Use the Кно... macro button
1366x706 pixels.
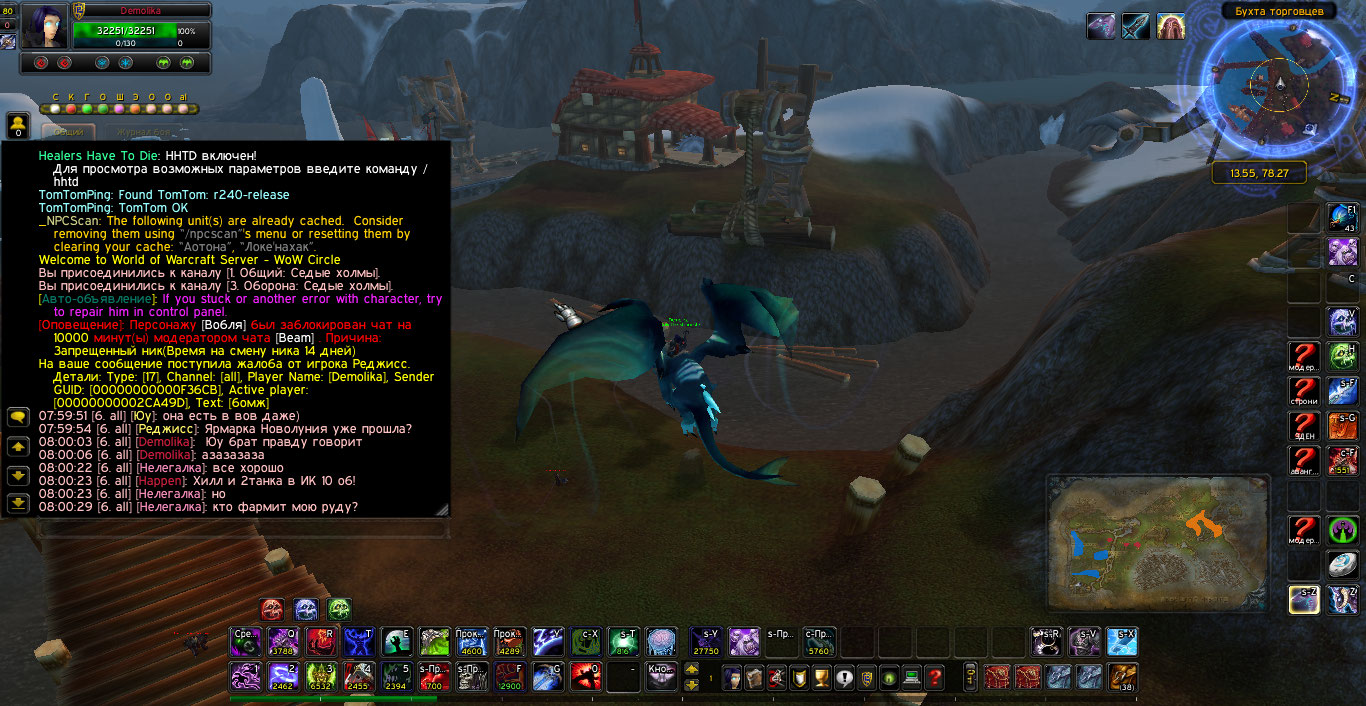point(661,676)
